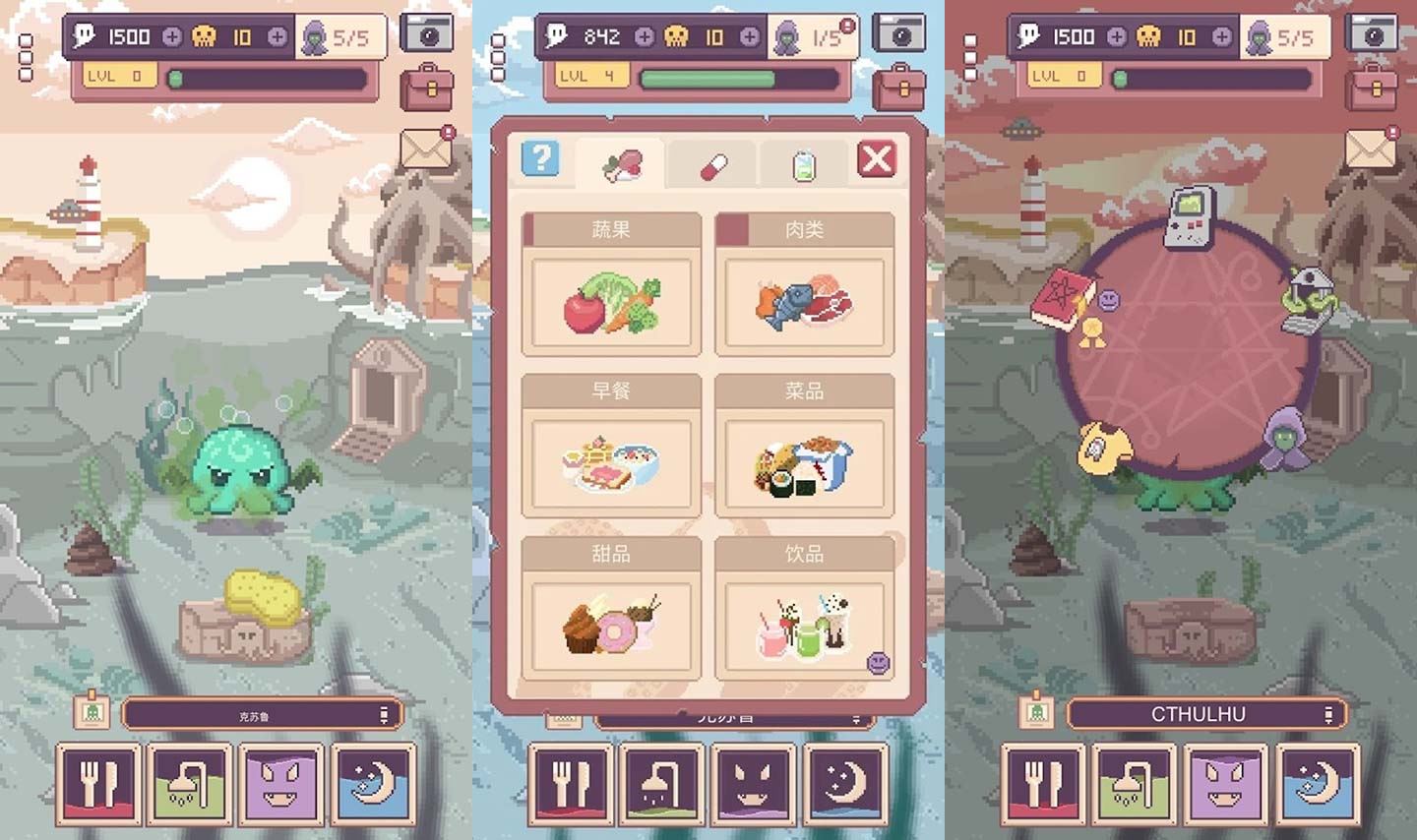Close the food menu with the red X
Image resolution: width=1417 pixels, height=840 pixels.
(x=876, y=158)
